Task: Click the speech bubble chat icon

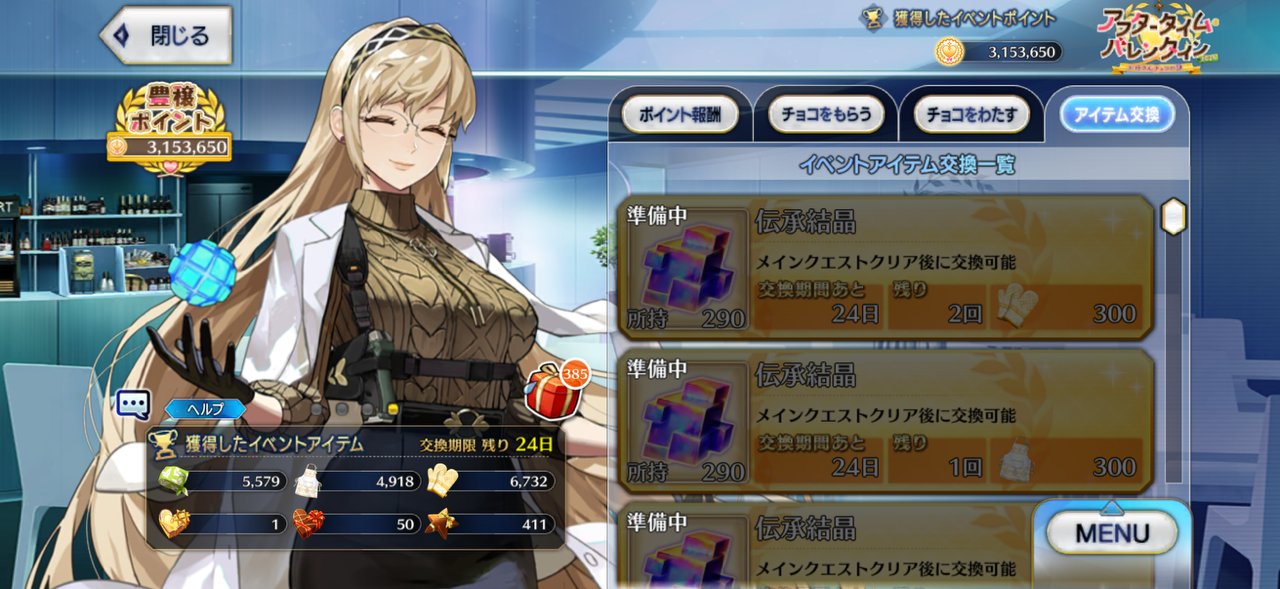Action: (x=133, y=404)
